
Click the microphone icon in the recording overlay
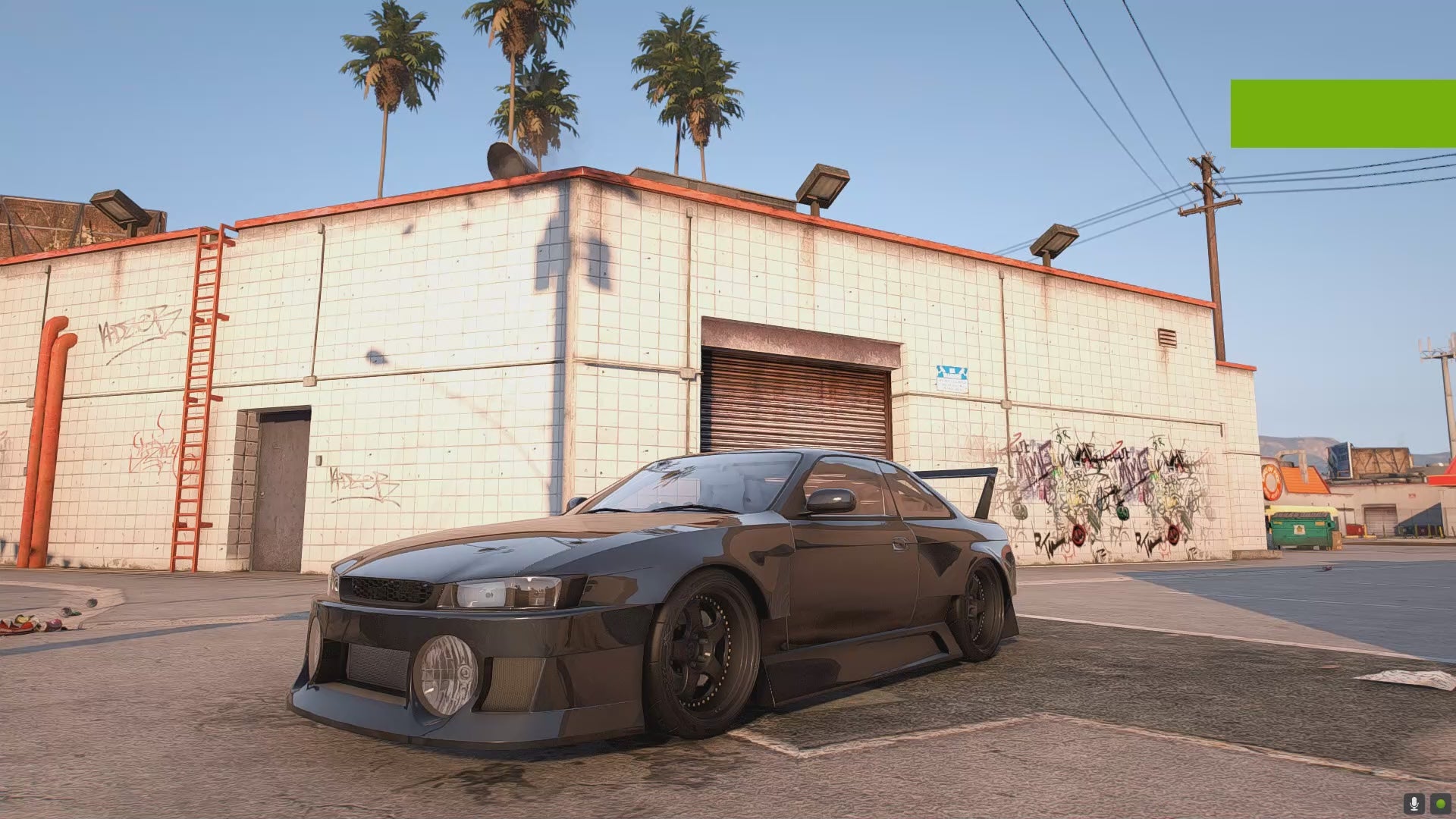tap(1414, 803)
